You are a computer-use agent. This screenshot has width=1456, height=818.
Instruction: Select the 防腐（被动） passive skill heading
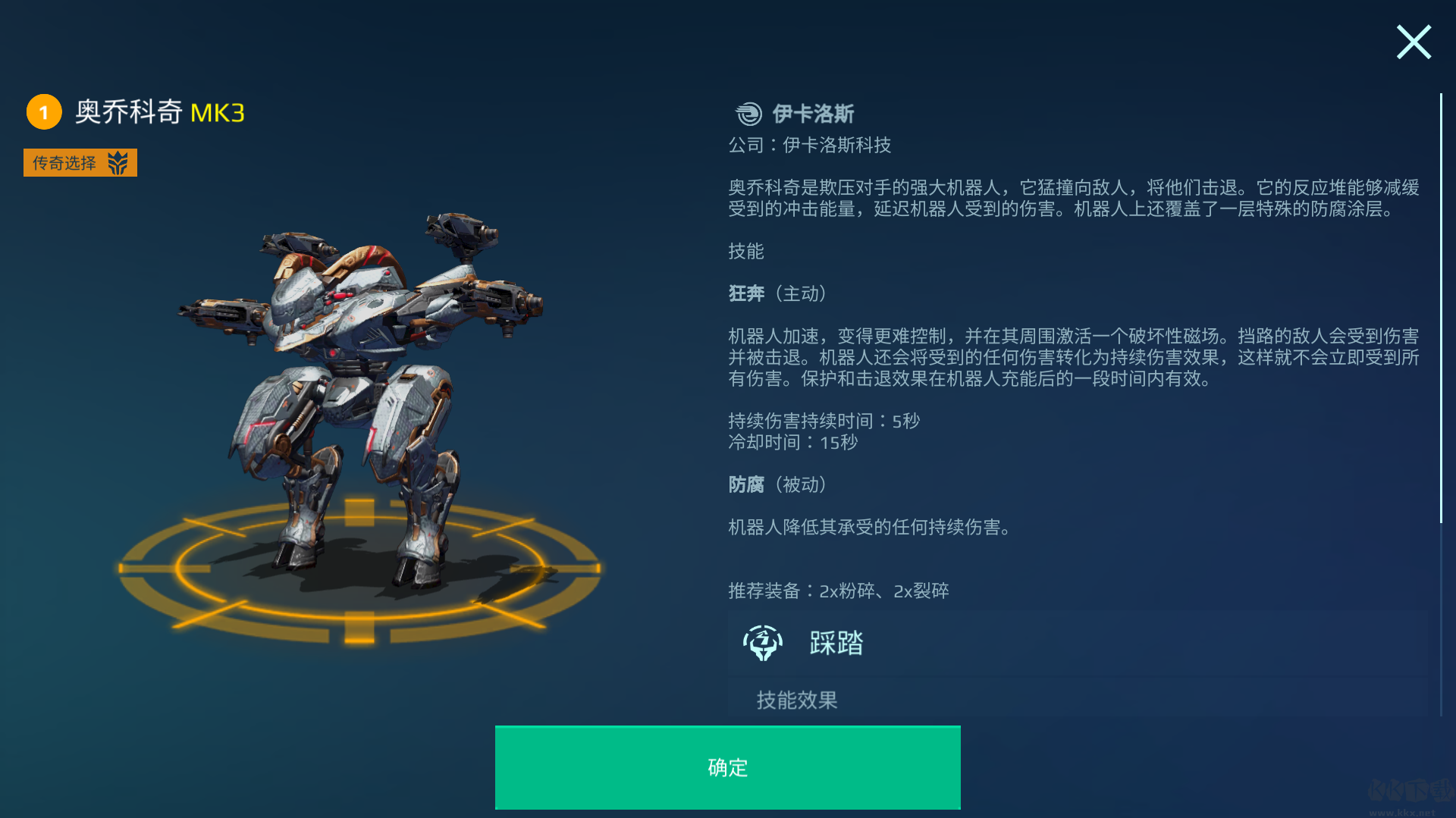point(778,485)
